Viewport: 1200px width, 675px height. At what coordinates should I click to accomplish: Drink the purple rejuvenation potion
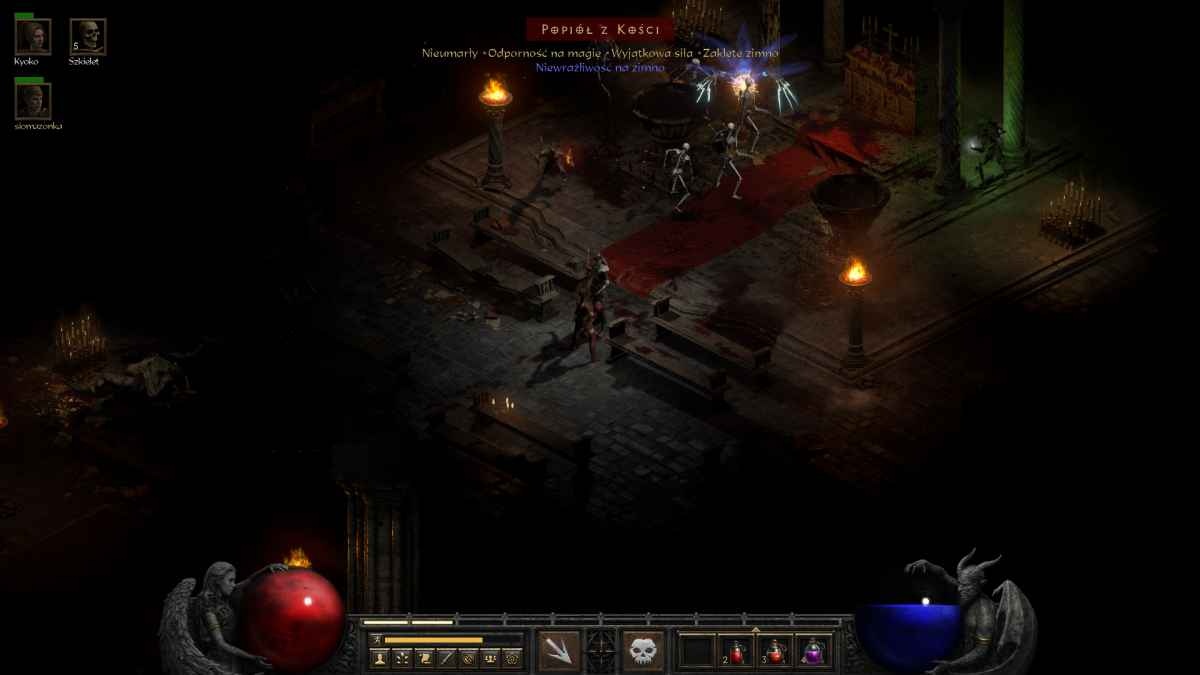(813, 651)
